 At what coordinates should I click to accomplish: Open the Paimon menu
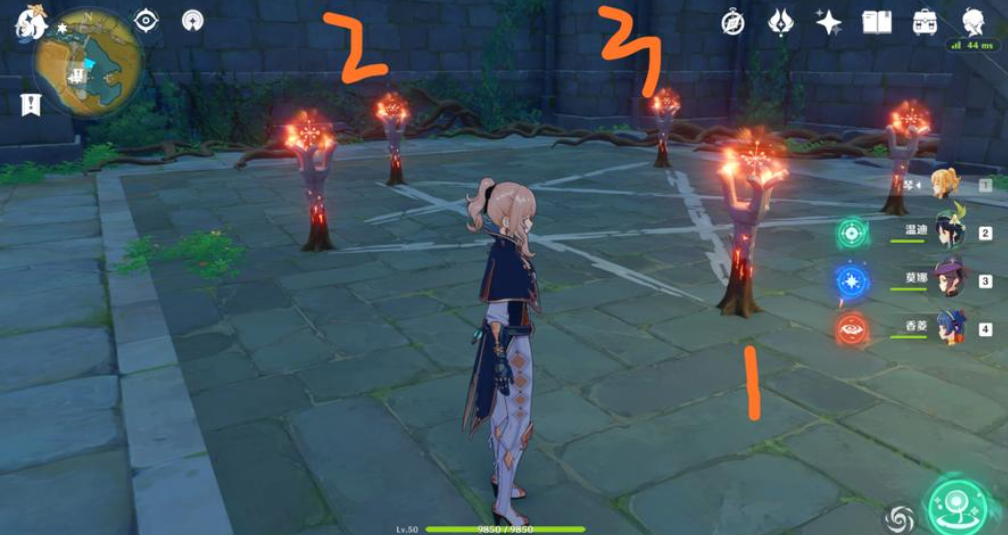coord(31,21)
